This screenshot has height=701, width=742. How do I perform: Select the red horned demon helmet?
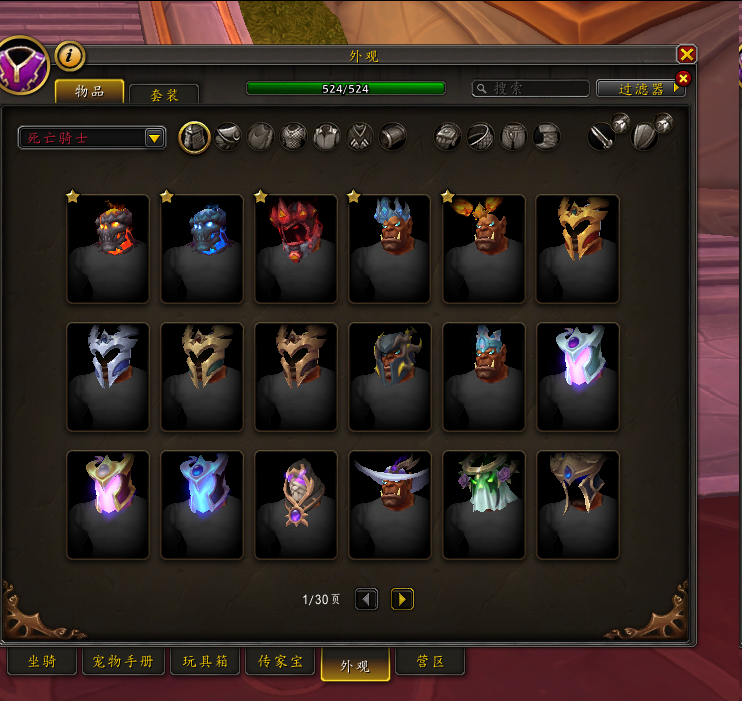click(x=296, y=248)
